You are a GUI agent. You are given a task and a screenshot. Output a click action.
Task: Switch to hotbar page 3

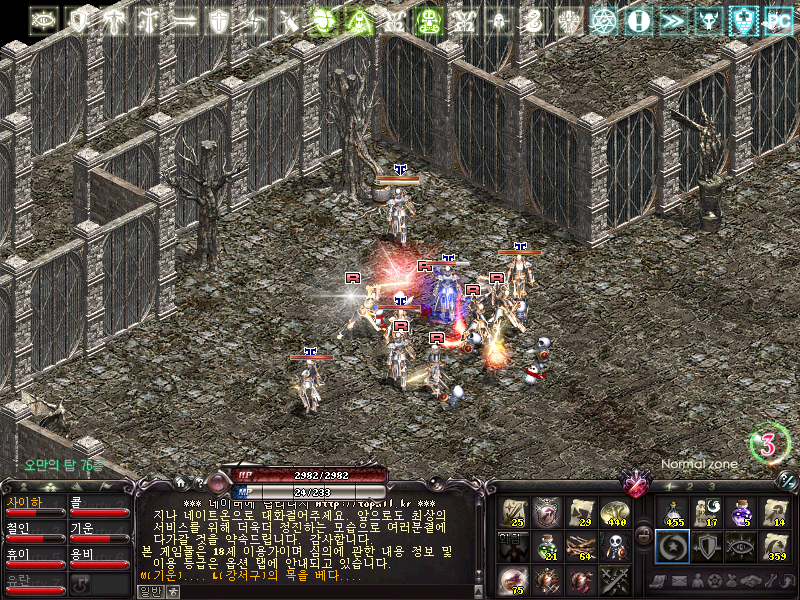tap(712, 486)
